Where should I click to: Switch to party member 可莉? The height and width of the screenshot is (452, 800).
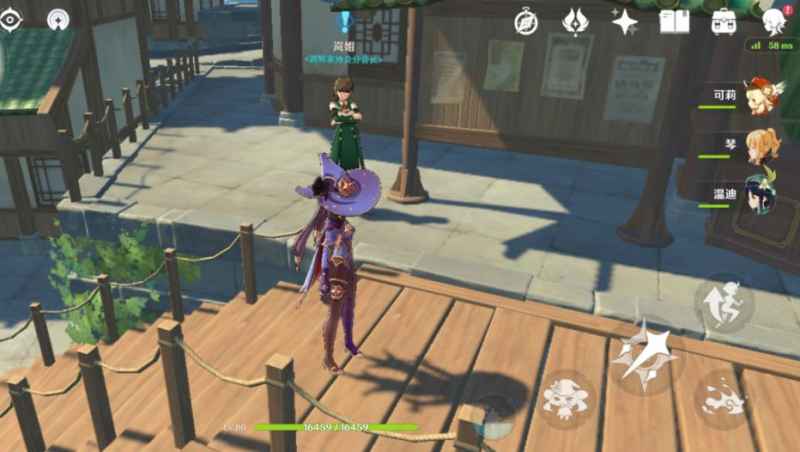click(x=760, y=96)
